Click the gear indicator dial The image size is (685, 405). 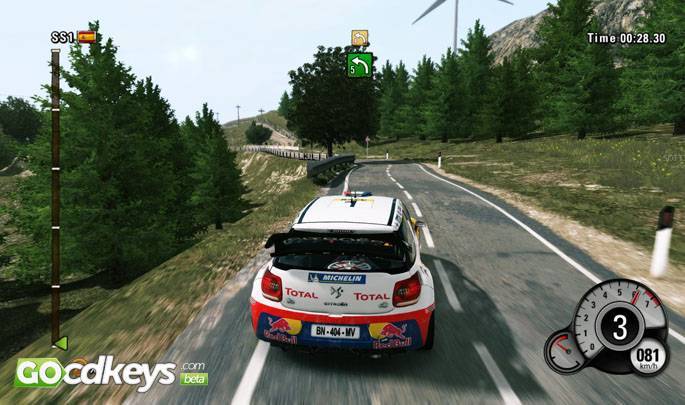click(x=619, y=327)
